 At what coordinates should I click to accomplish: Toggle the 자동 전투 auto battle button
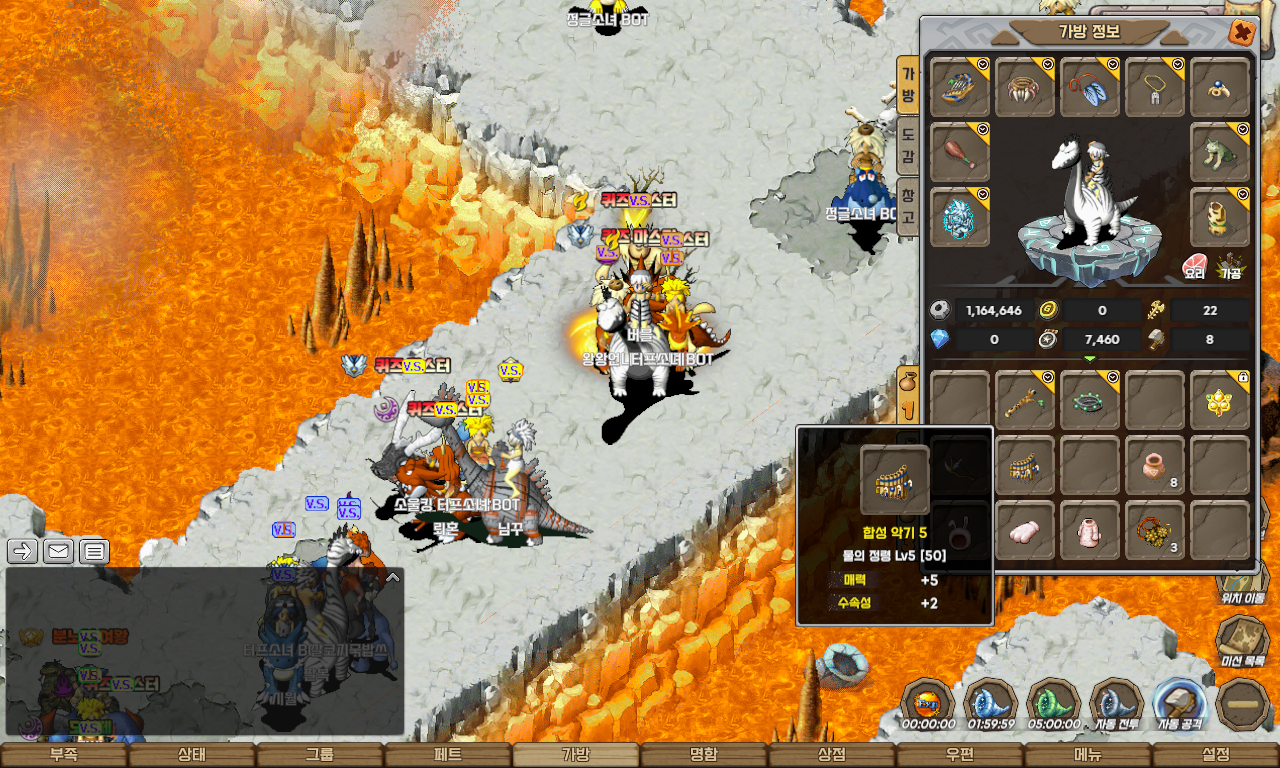[x=1116, y=703]
